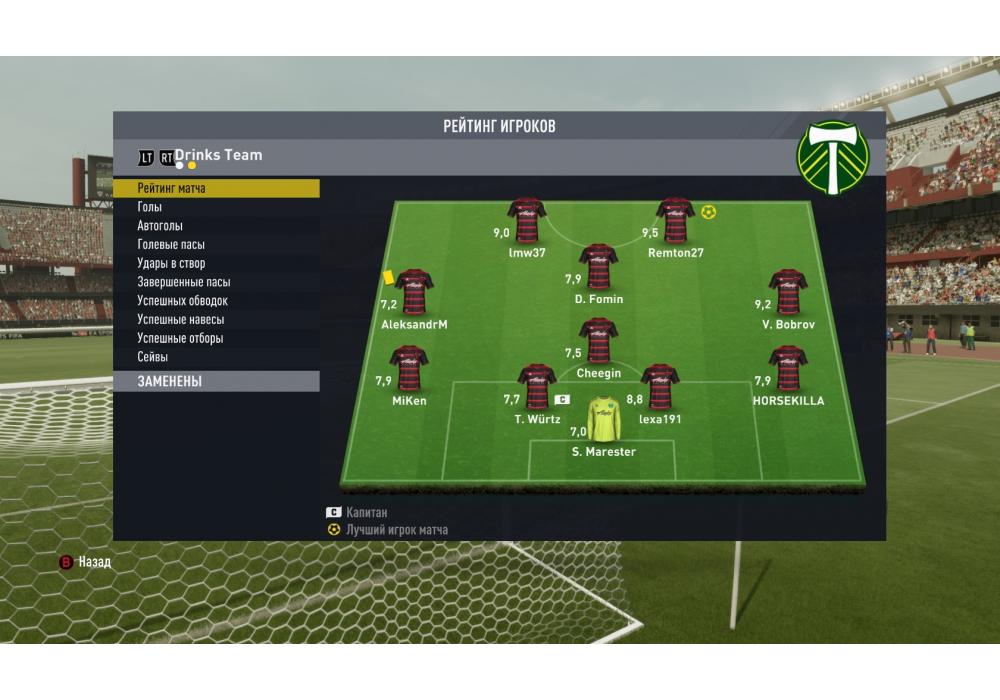Viewport: 1000px width, 700px height.
Task: Click midfielder D. Fomin
Action: (x=598, y=266)
